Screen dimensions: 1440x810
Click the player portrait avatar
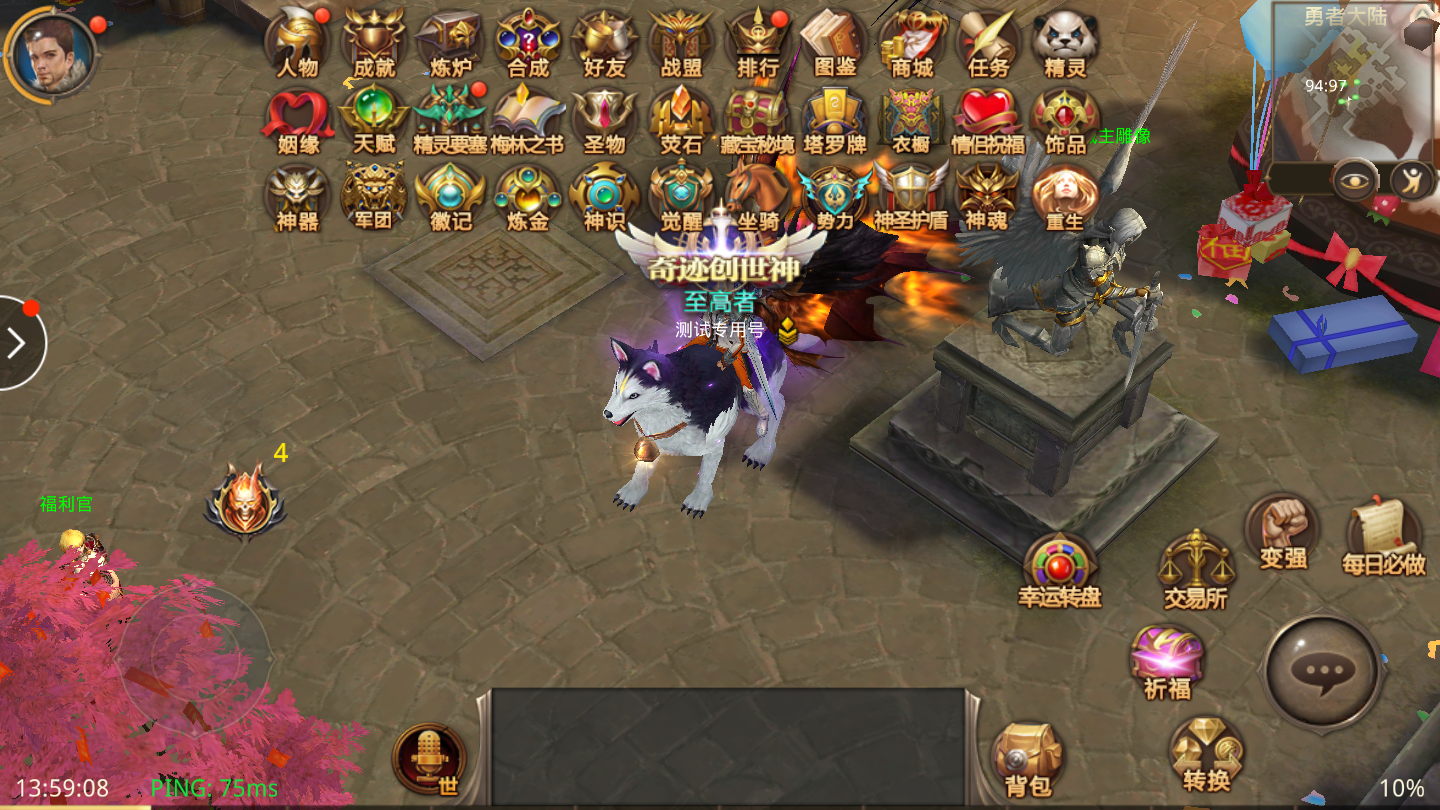(50, 52)
